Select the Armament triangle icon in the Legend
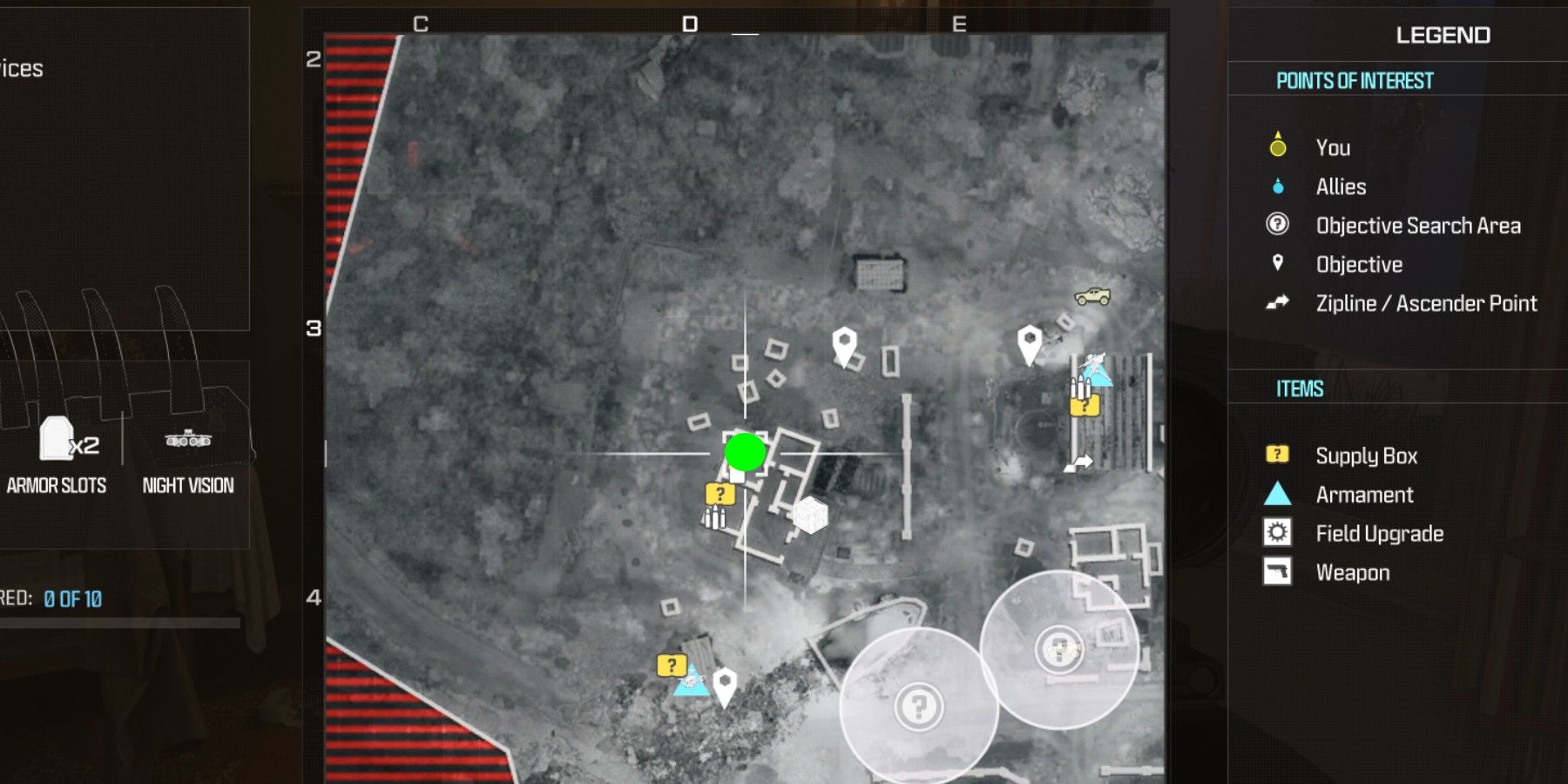This screenshot has width=1568, height=784. (1277, 495)
